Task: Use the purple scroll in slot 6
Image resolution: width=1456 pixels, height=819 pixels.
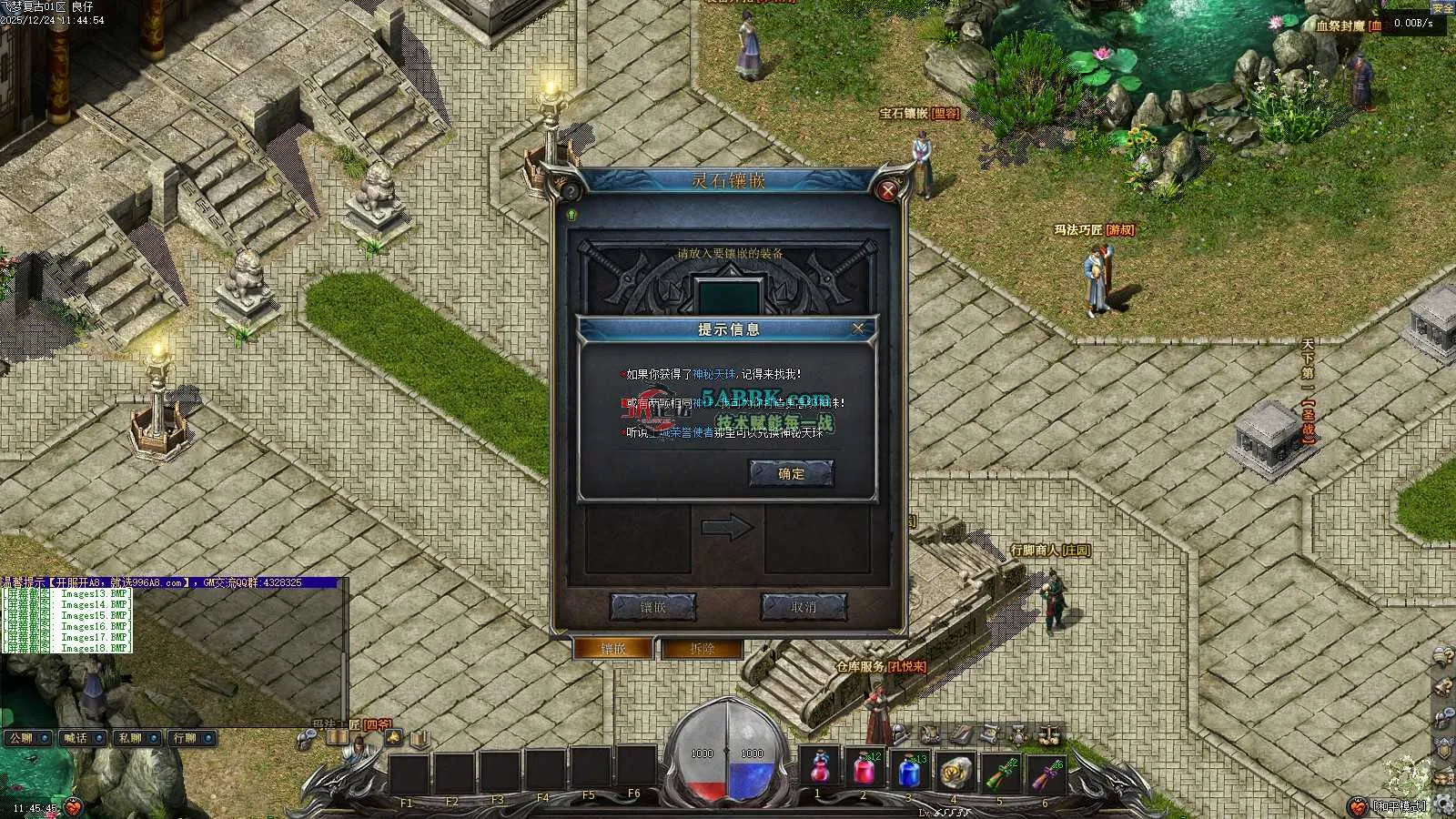Action: click(1045, 770)
